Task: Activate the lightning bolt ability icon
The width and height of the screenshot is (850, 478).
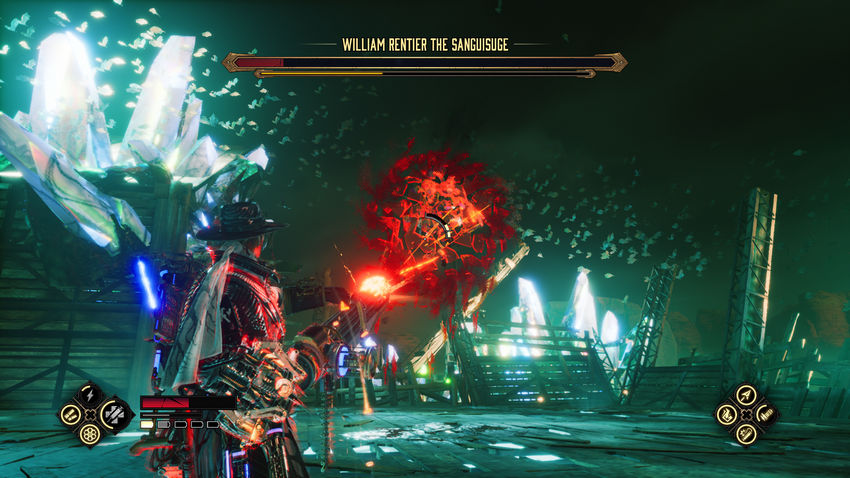Action: pyautogui.click(x=90, y=393)
